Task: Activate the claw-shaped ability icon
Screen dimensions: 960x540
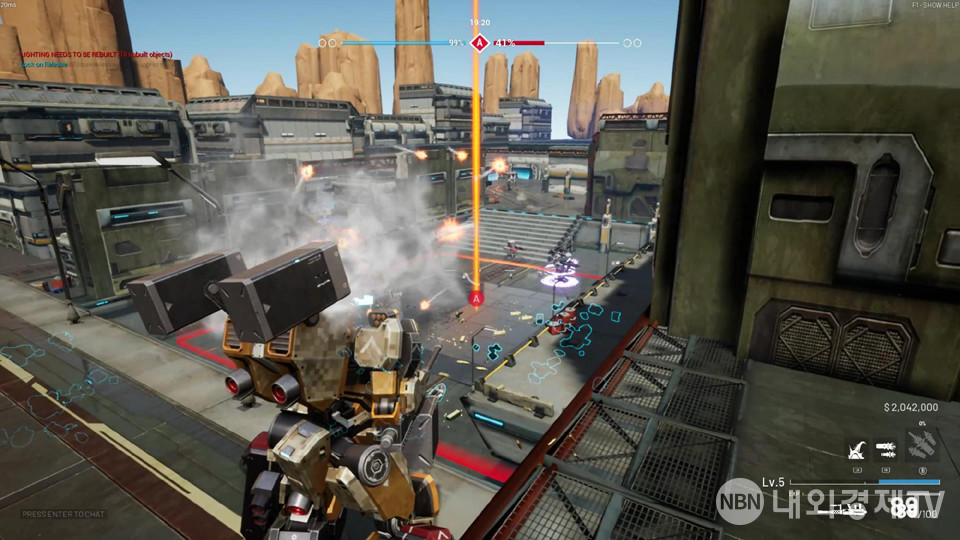Action: [x=857, y=447]
